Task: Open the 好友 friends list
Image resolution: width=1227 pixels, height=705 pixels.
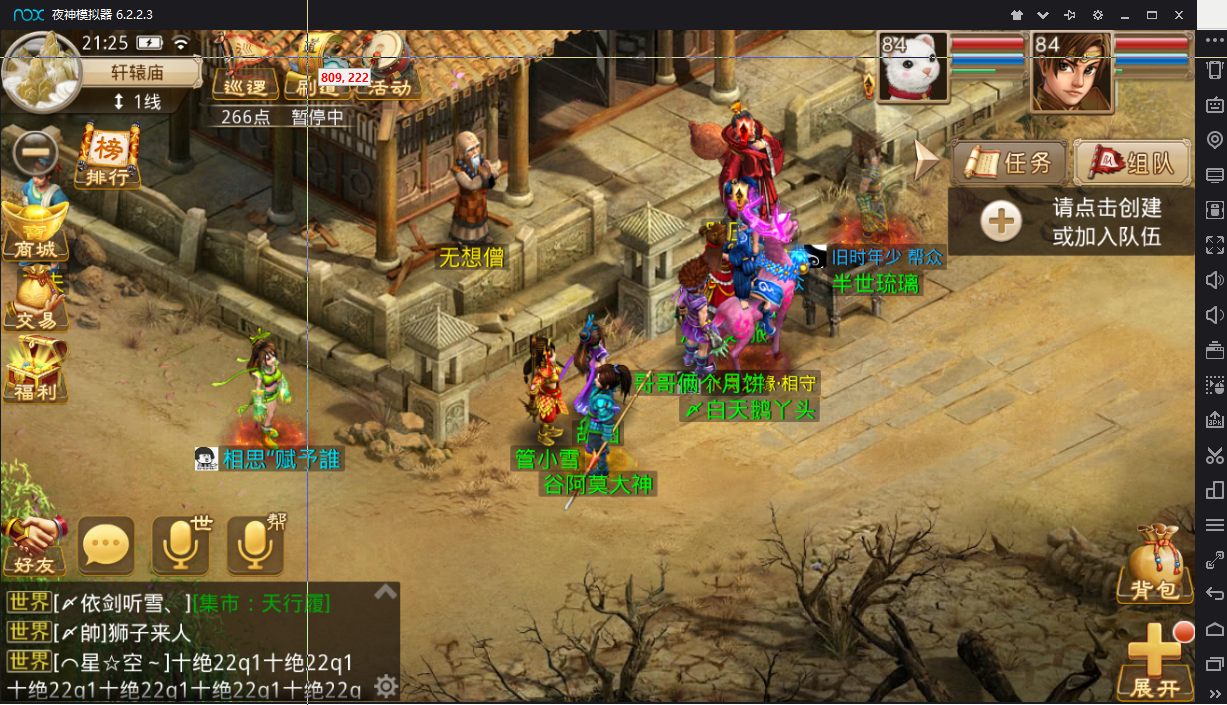Action: click(x=34, y=546)
